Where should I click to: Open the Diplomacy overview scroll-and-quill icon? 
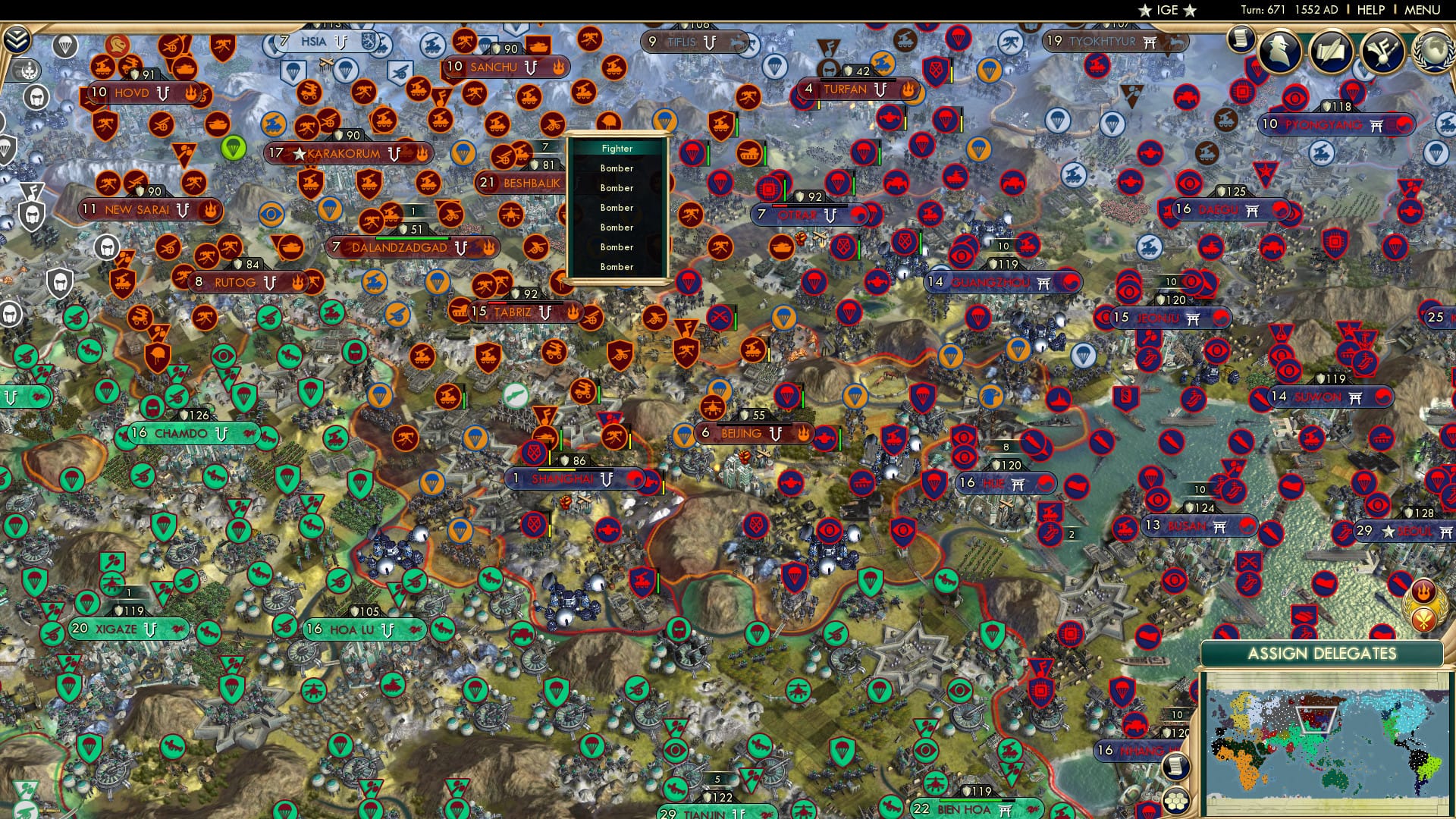coord(1333,52)
